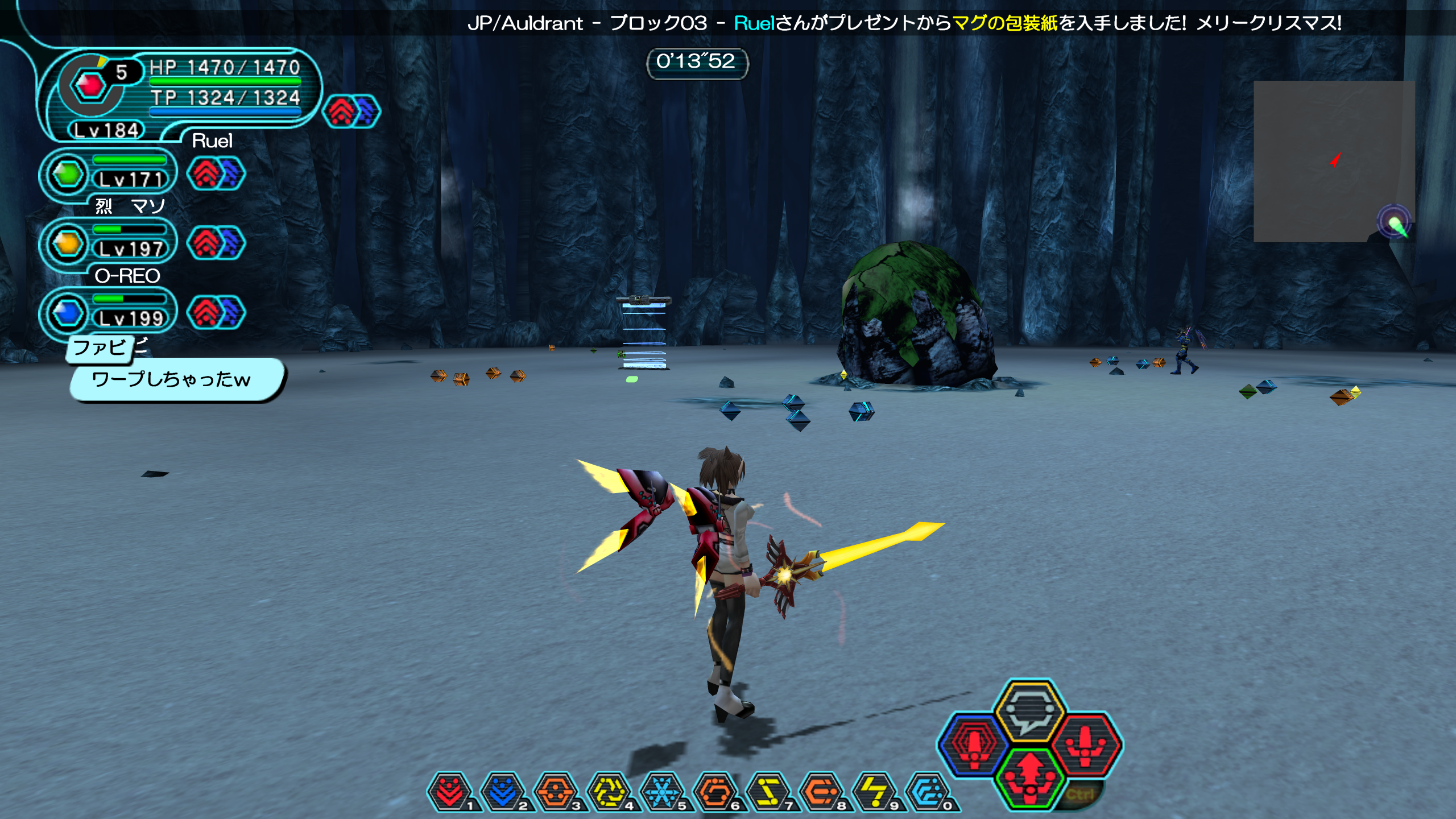Activate the light-blue circuit technique in slot 0
This screenshot has width=1456, height=819.
[928, 791]
